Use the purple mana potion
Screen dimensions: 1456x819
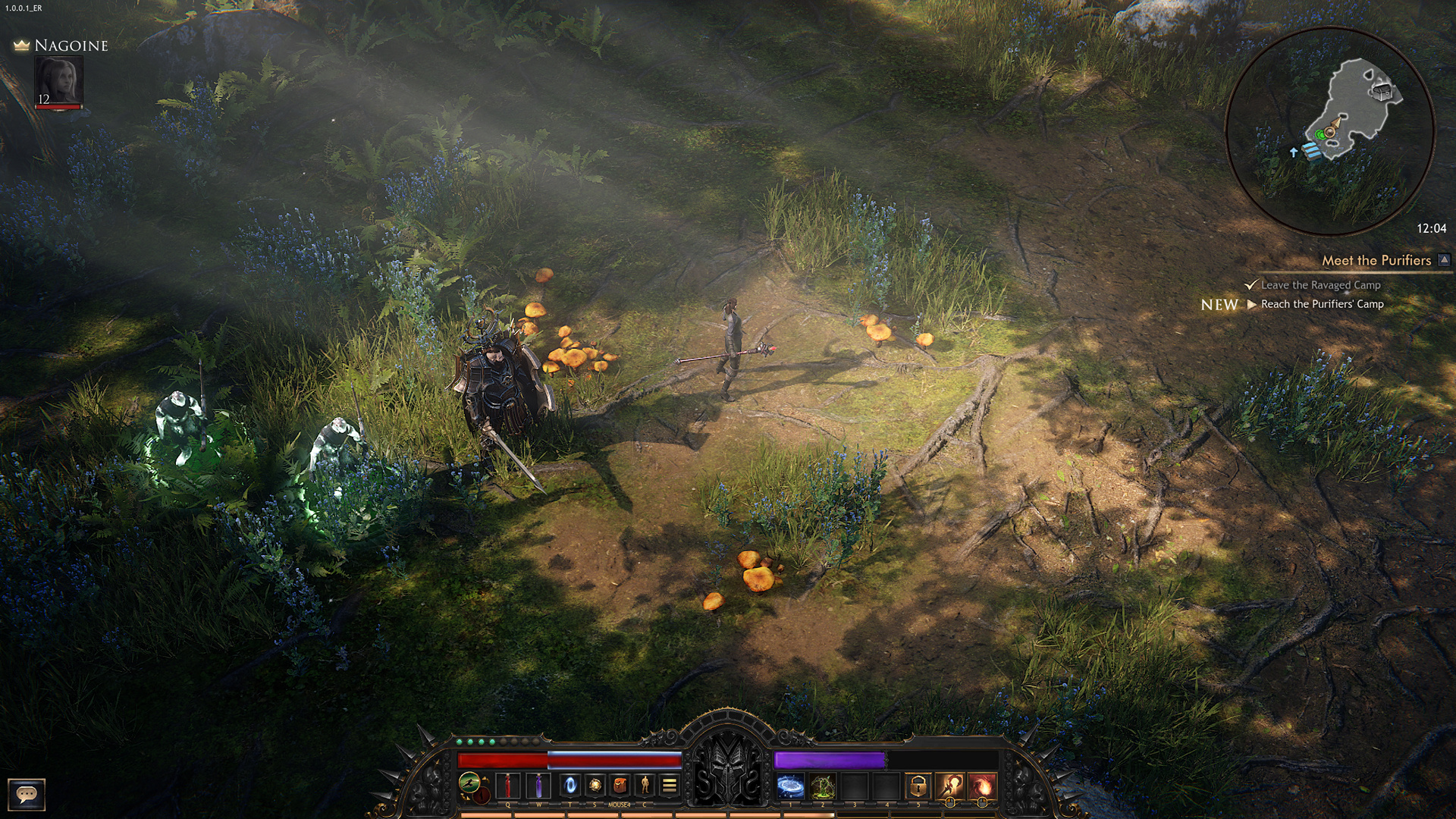point(538,786)
